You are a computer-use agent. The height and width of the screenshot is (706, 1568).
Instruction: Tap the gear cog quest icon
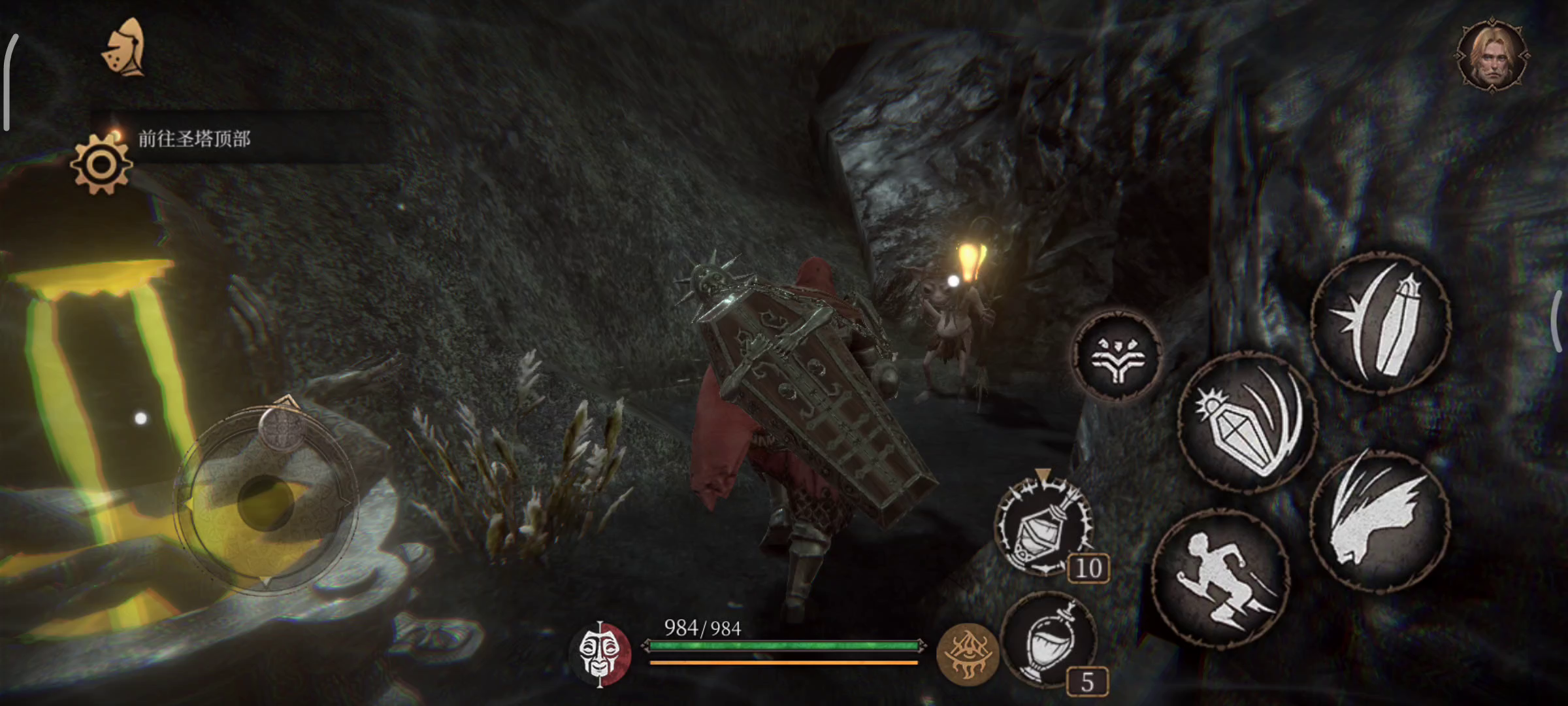(101, 164)
